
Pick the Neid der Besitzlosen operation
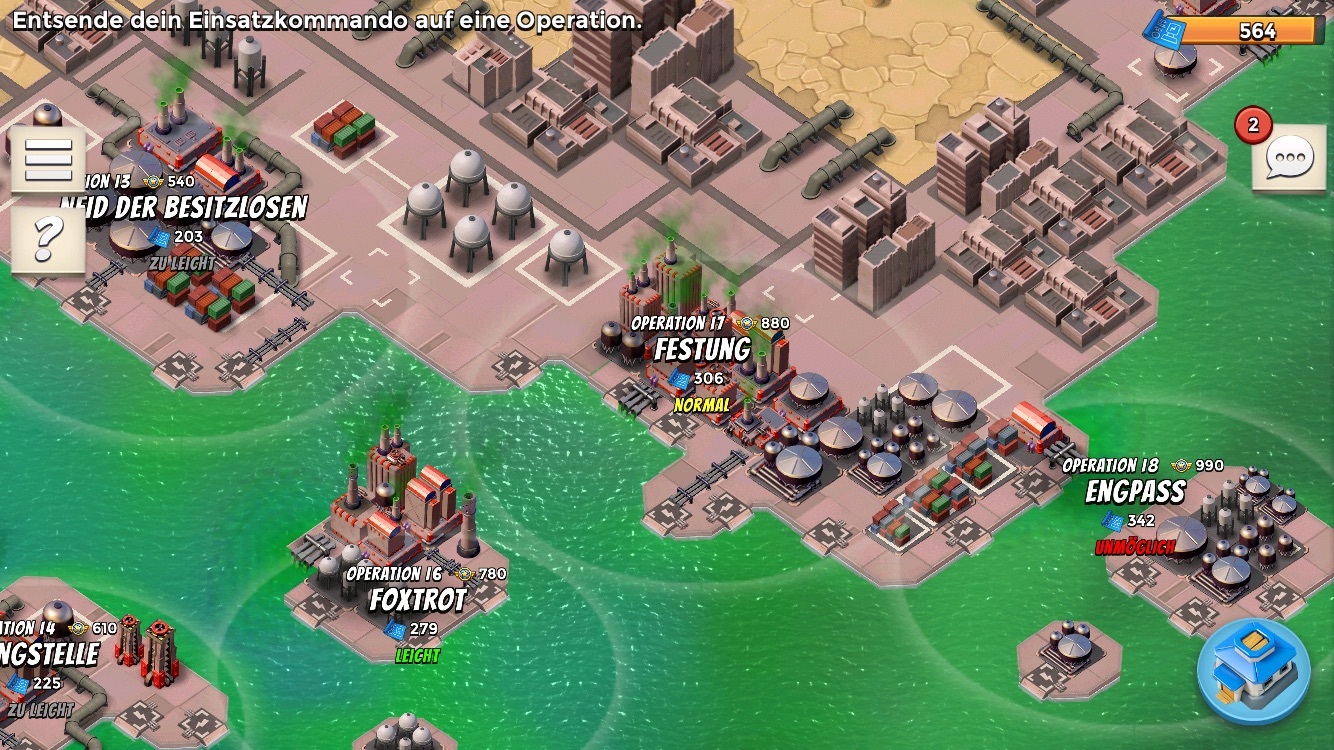185,208
